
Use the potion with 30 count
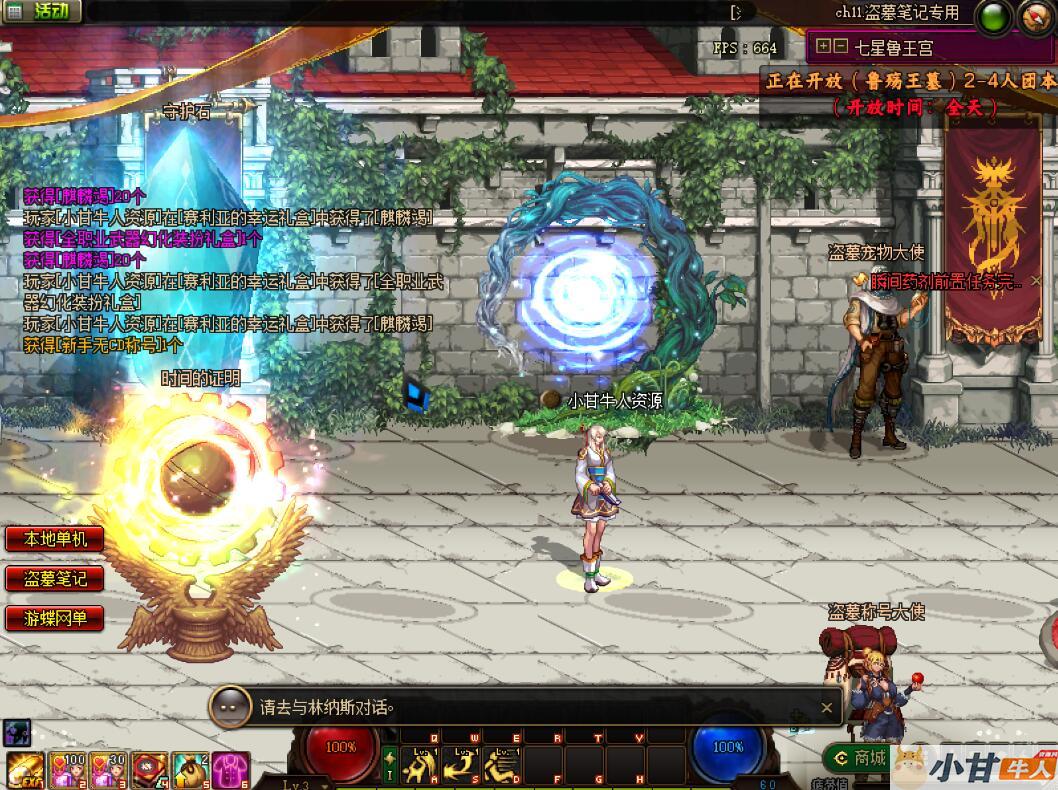[108, 770]
